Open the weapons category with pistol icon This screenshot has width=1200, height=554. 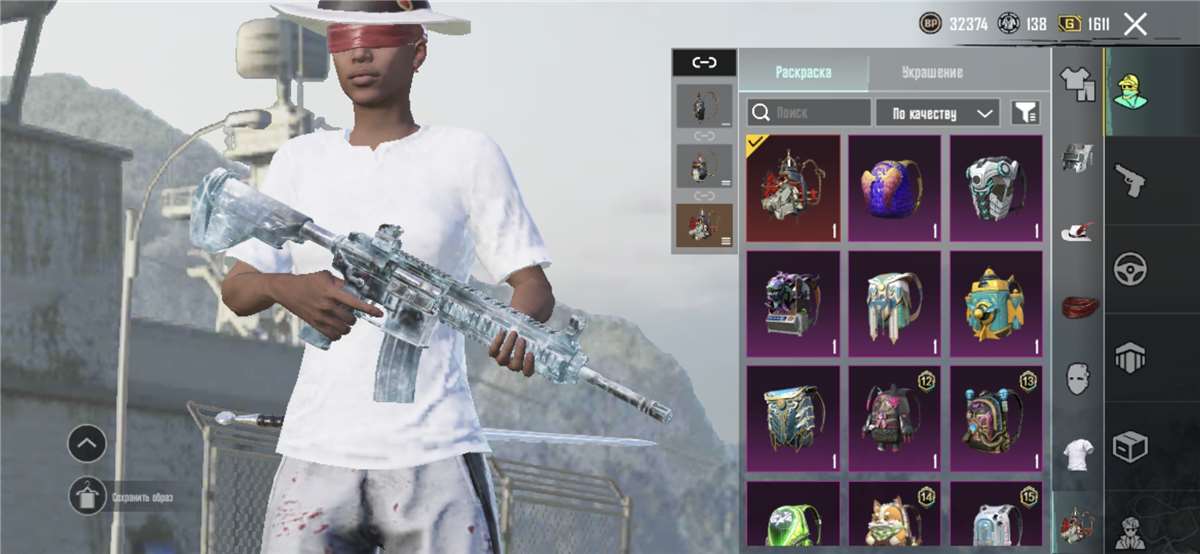click(x=1132, y=180)
